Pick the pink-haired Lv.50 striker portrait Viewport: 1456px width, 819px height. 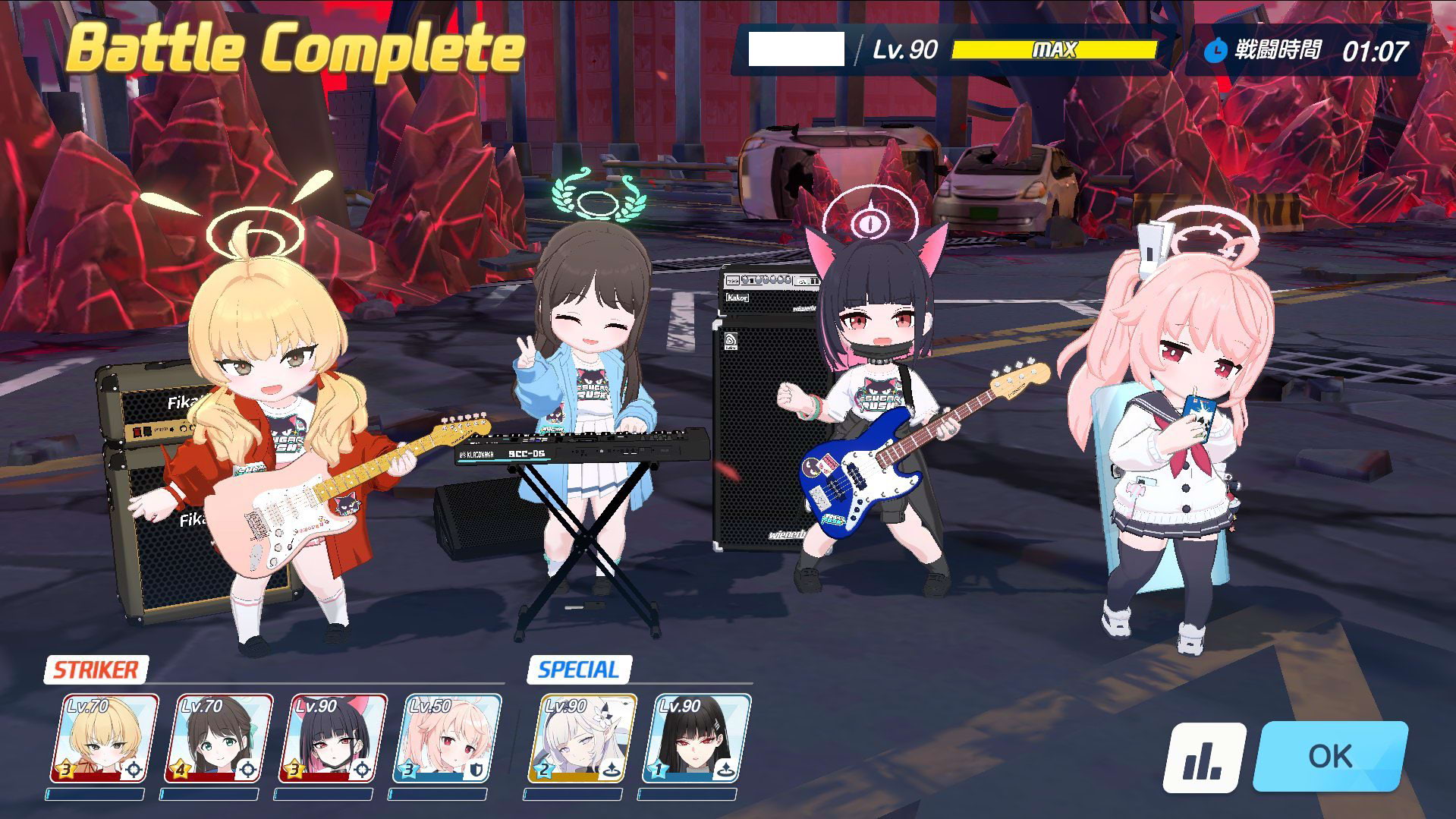coord(446,739)
